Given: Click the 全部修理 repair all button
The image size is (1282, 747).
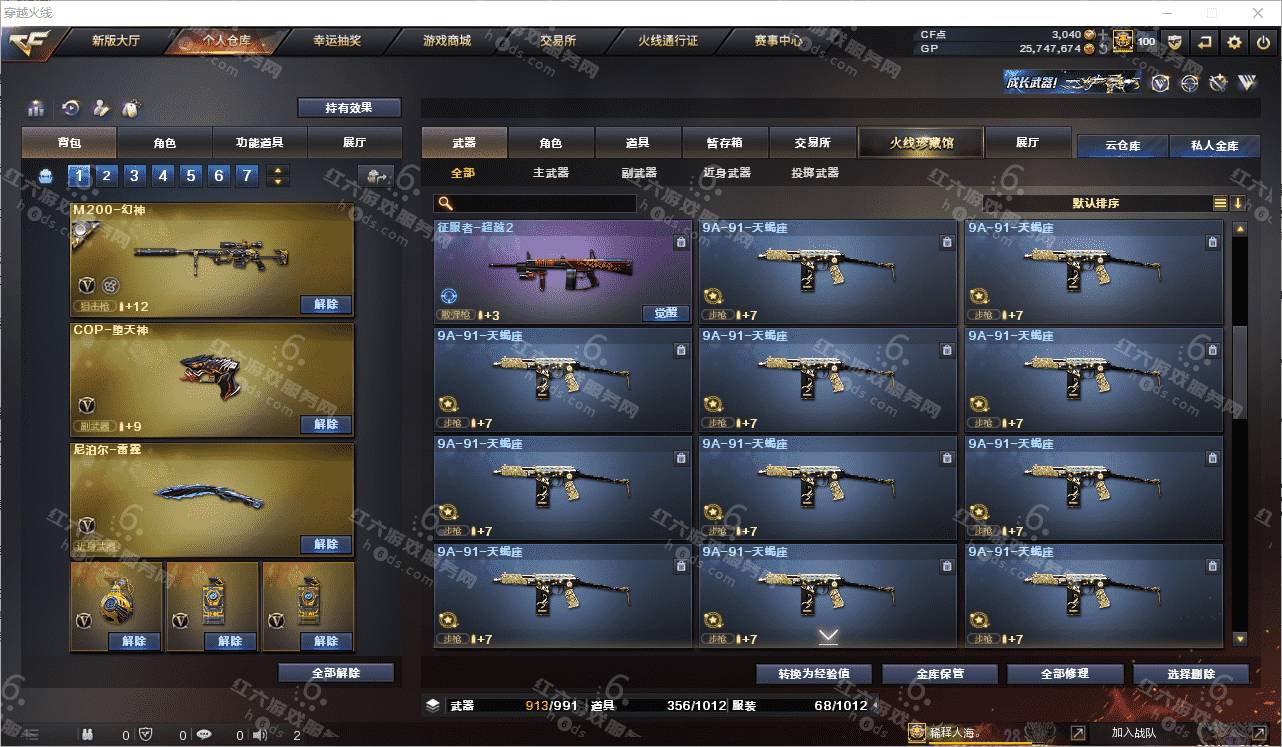Looking at the screenshot, I should (1064, 674).
